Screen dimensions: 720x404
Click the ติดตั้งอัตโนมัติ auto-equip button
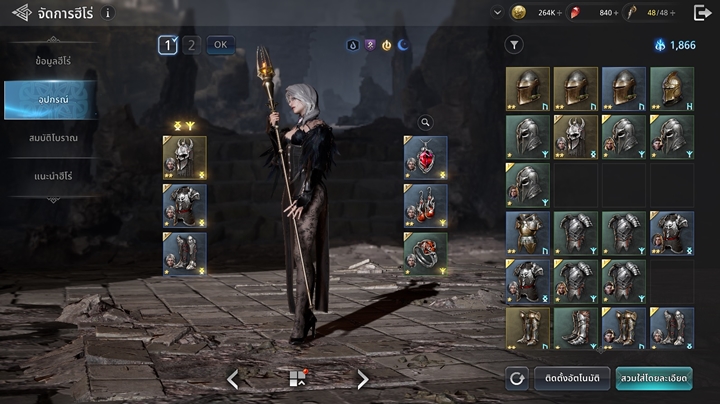tap(572, 378)
